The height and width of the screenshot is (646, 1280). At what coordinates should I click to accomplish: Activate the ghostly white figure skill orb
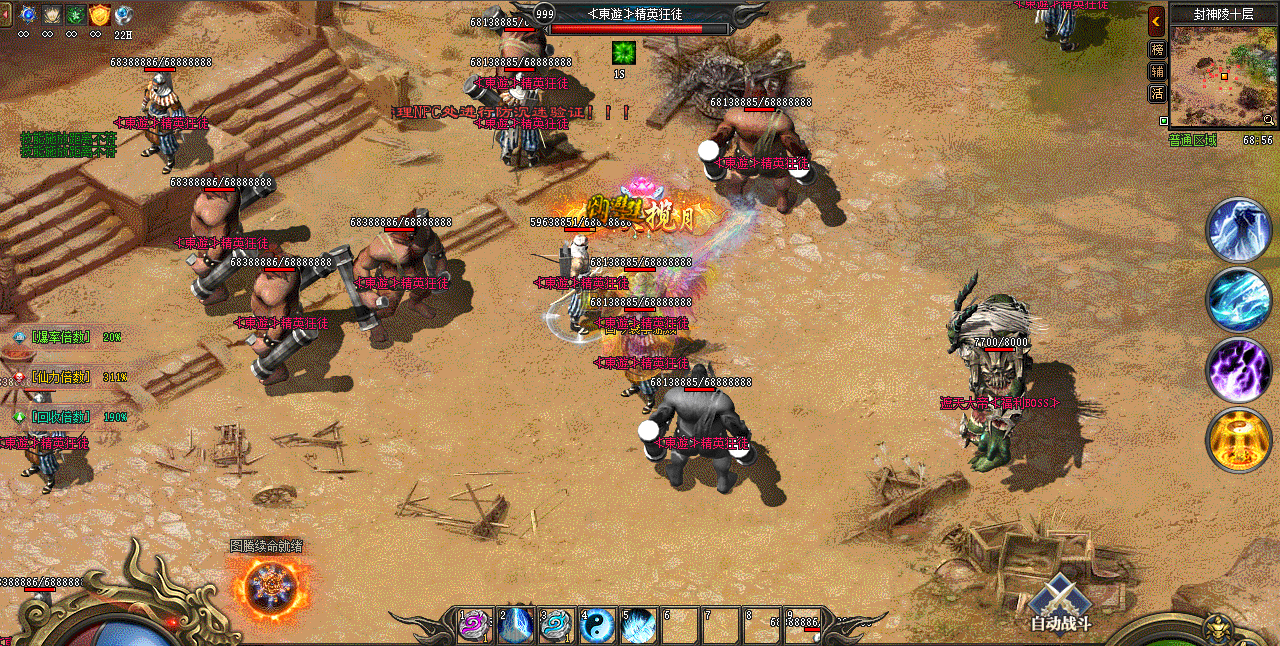pyautogui.click(x=1238, y=230)
